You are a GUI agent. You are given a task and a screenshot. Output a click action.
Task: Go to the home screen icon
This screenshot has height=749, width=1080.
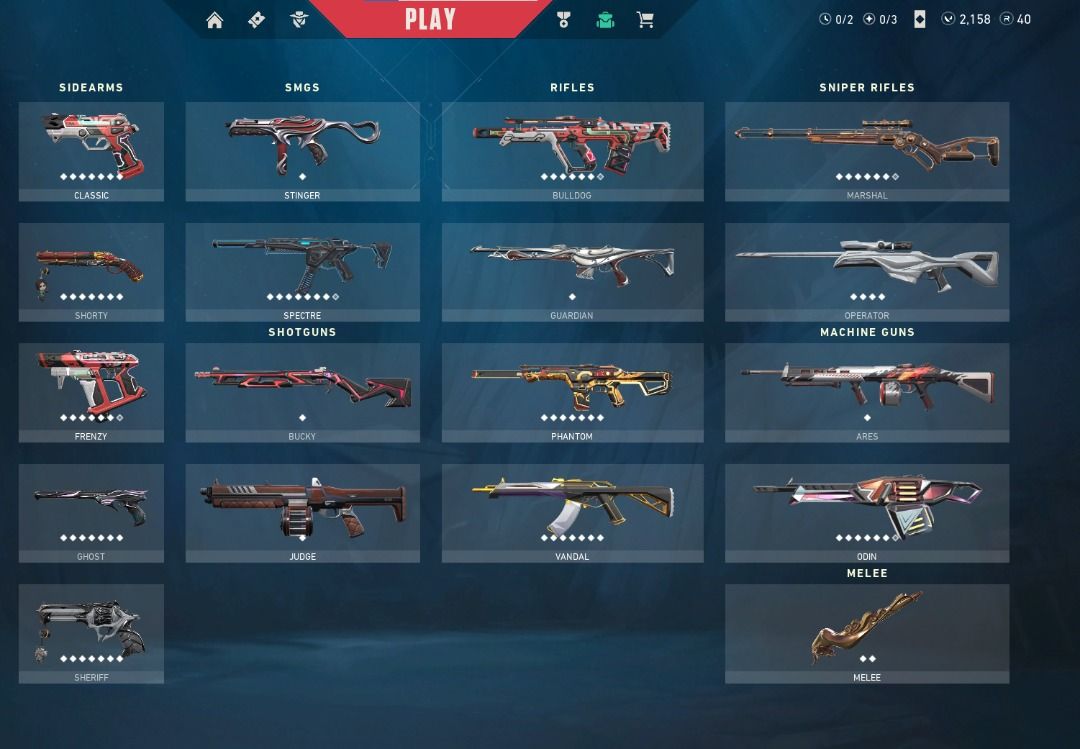(215, 20)
